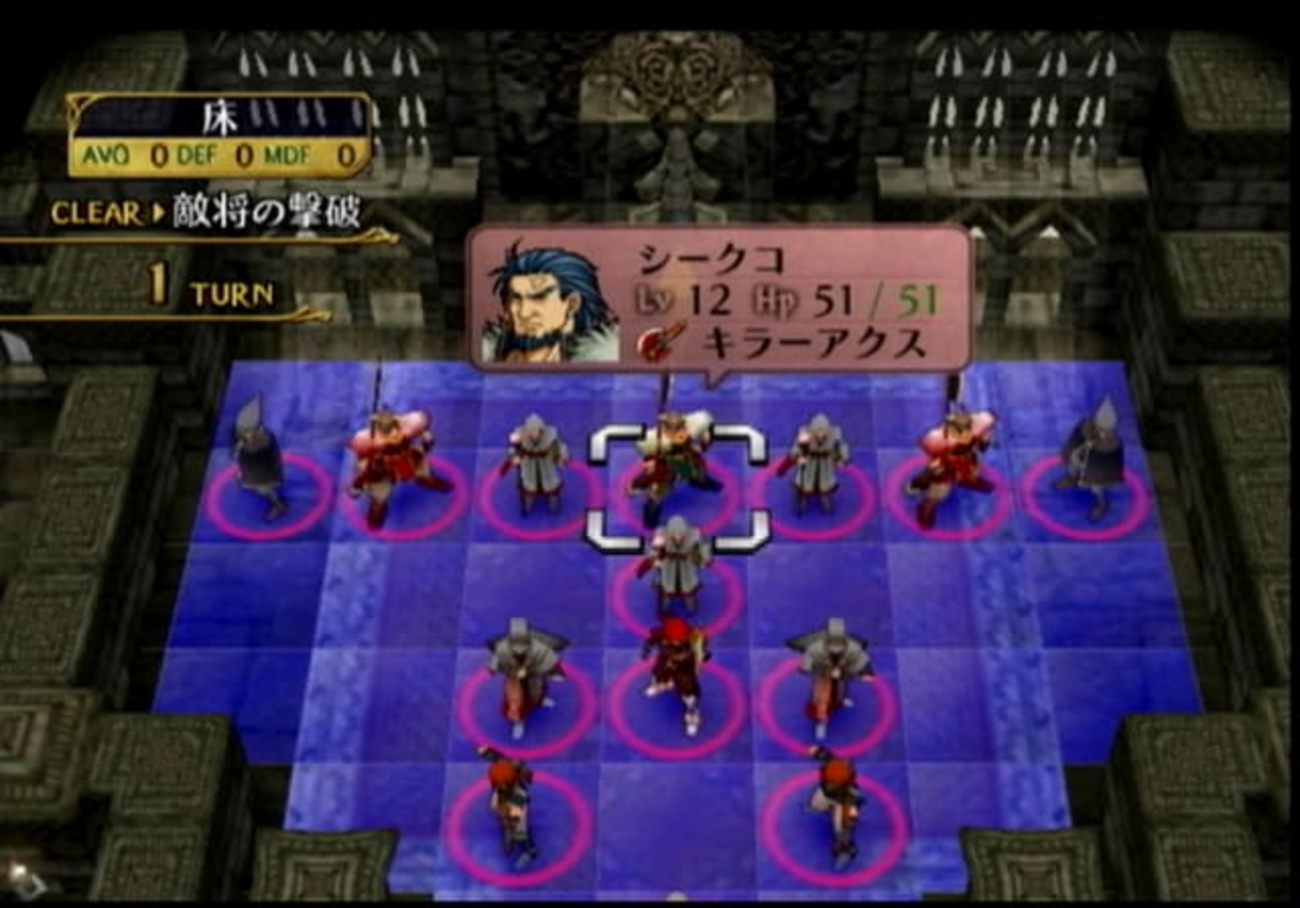Screen dimensions: 1300x908
Task: Click the blue-haired character portrait
Action: 548,302
